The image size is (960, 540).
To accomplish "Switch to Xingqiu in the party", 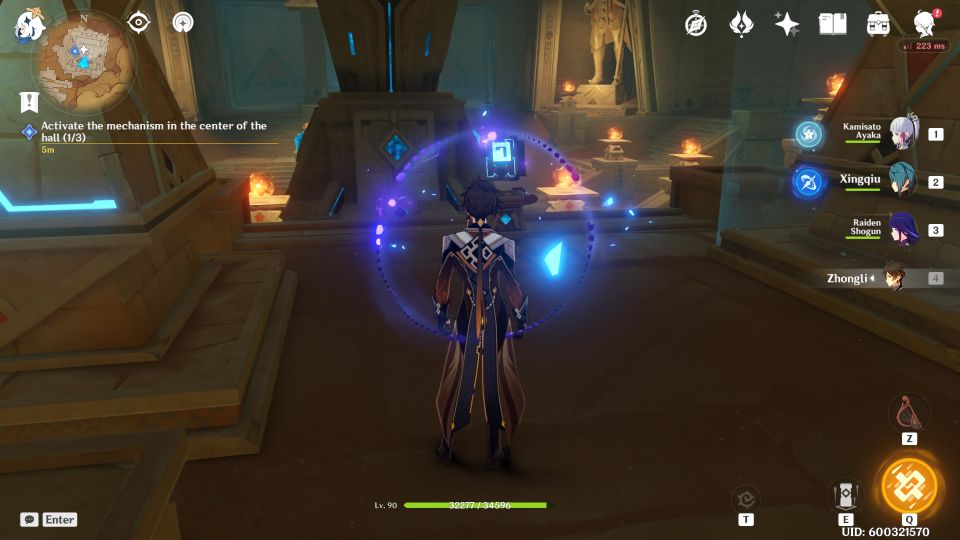I will (898, 181).
